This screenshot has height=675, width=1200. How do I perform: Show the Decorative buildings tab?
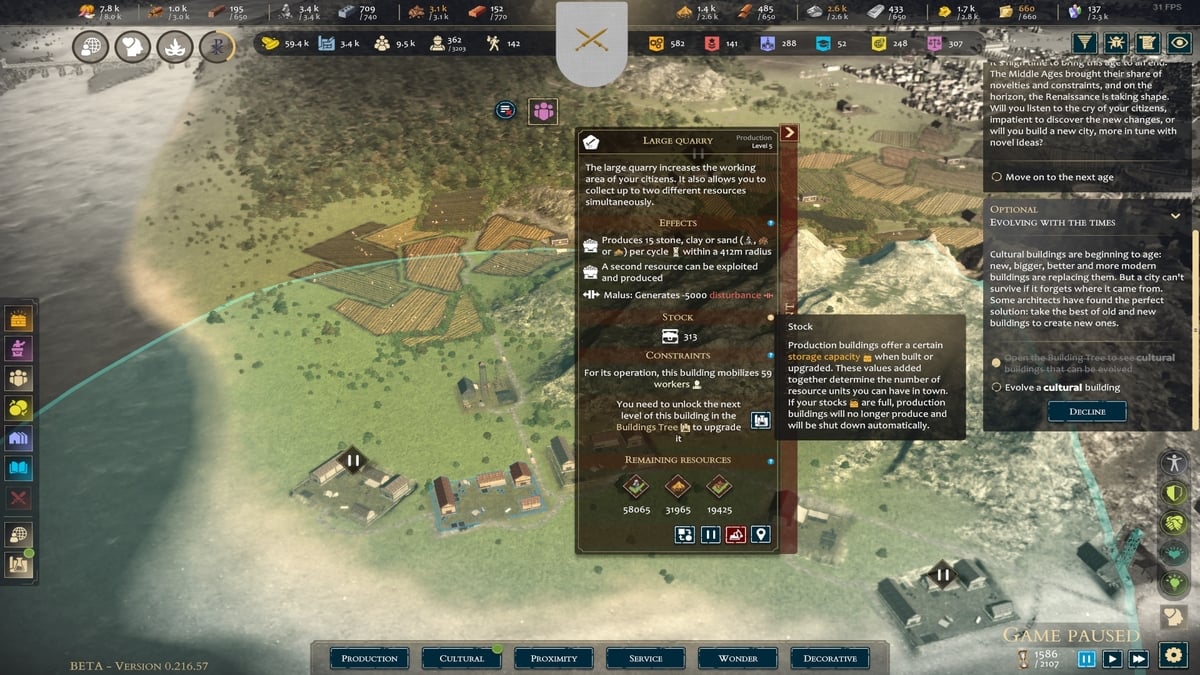pyautogui.click(x=830, y=658)
